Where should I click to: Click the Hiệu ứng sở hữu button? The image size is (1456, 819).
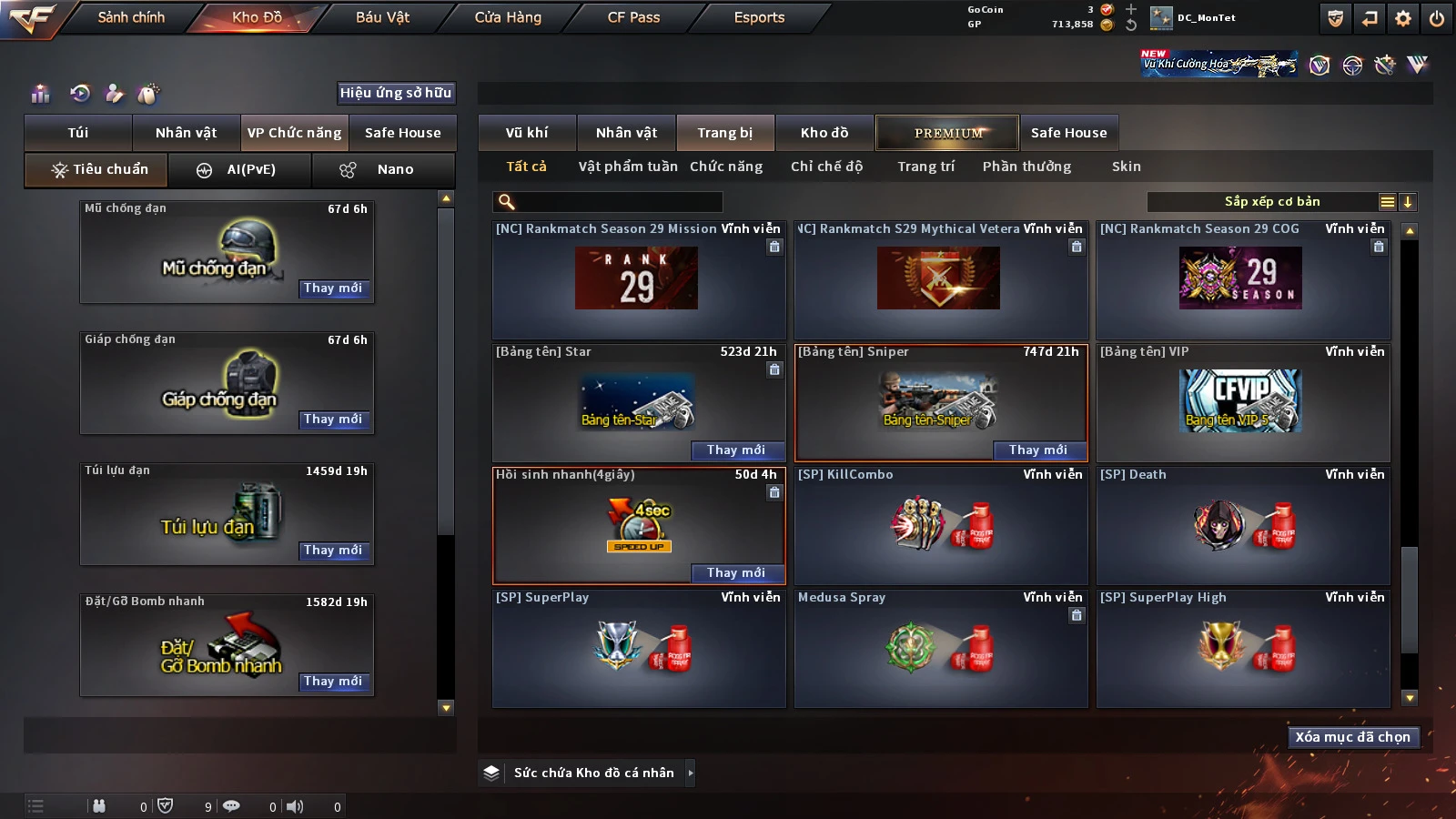(x=396, y=93)
